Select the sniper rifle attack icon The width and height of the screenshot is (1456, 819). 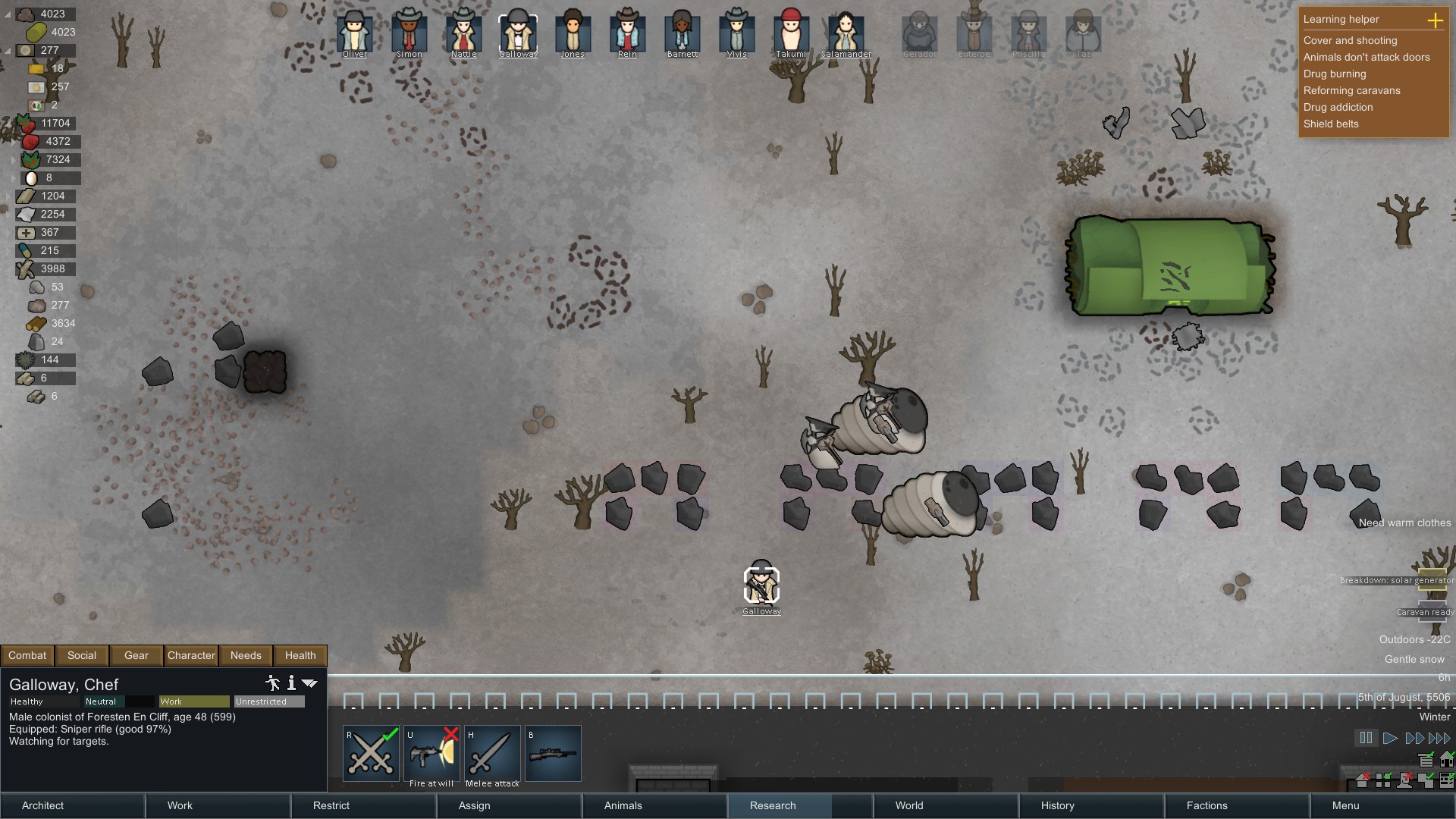click(553, 754)
